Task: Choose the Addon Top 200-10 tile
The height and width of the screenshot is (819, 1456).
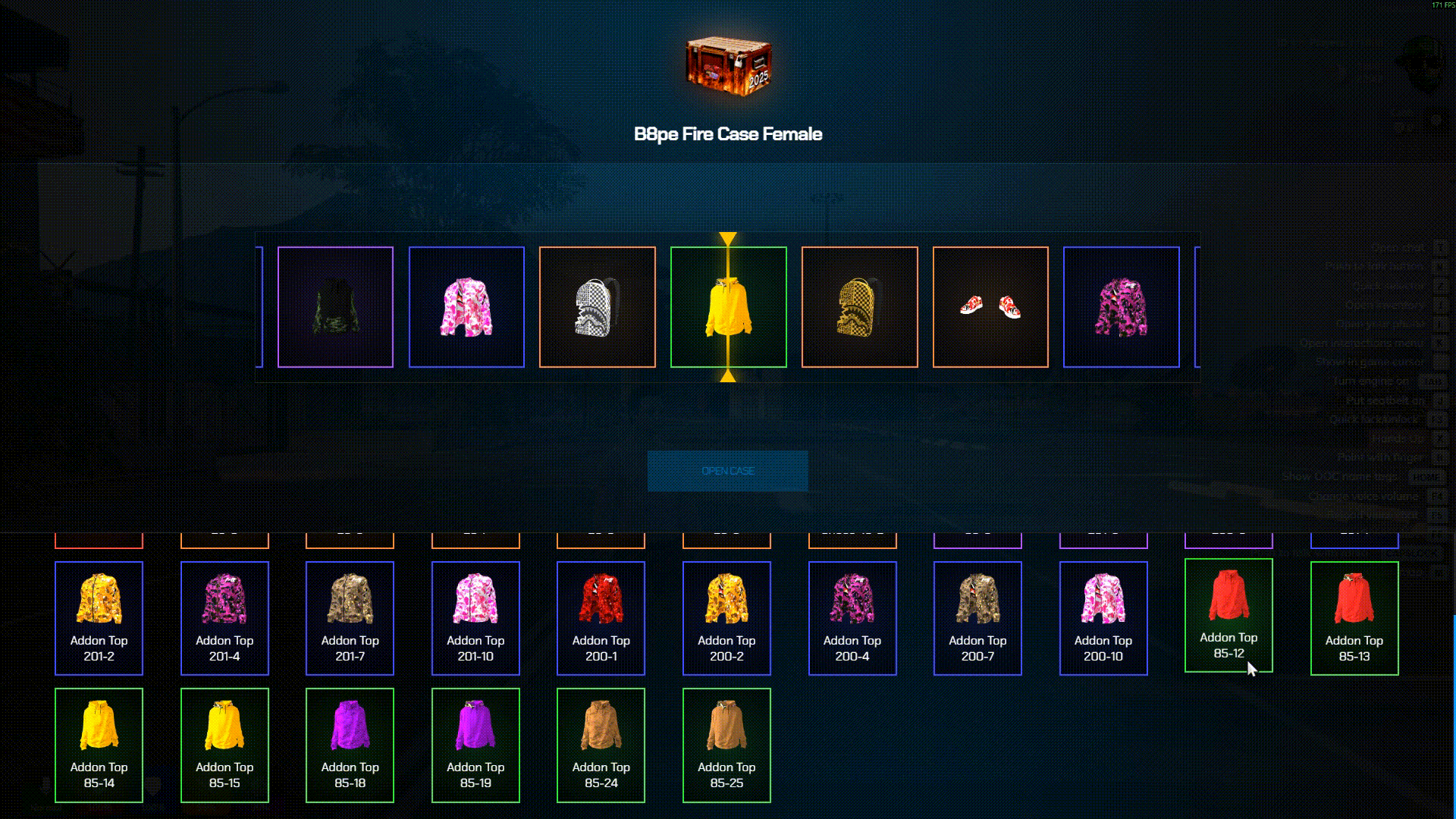Action: point(1103,618)
